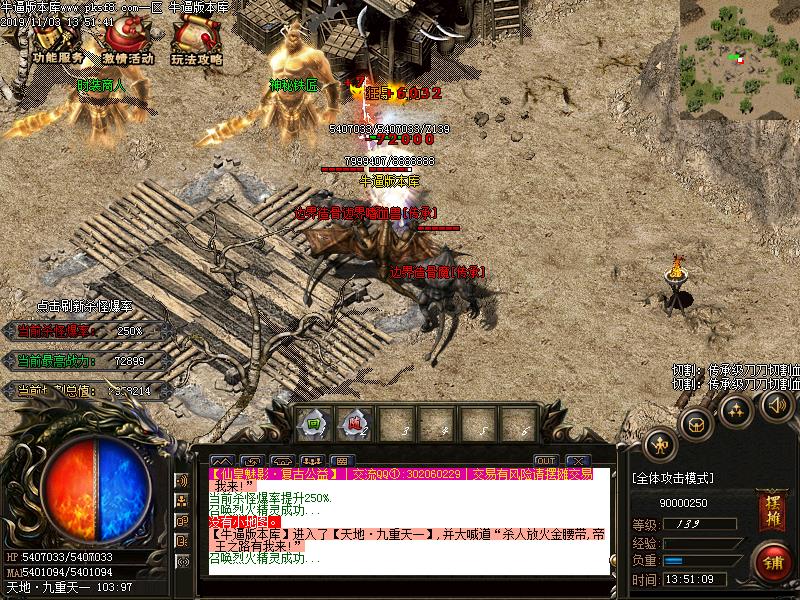Open the 摆摊 stall banner button
This screenshot has width=800, height=600.
click(x=770, y=510)
